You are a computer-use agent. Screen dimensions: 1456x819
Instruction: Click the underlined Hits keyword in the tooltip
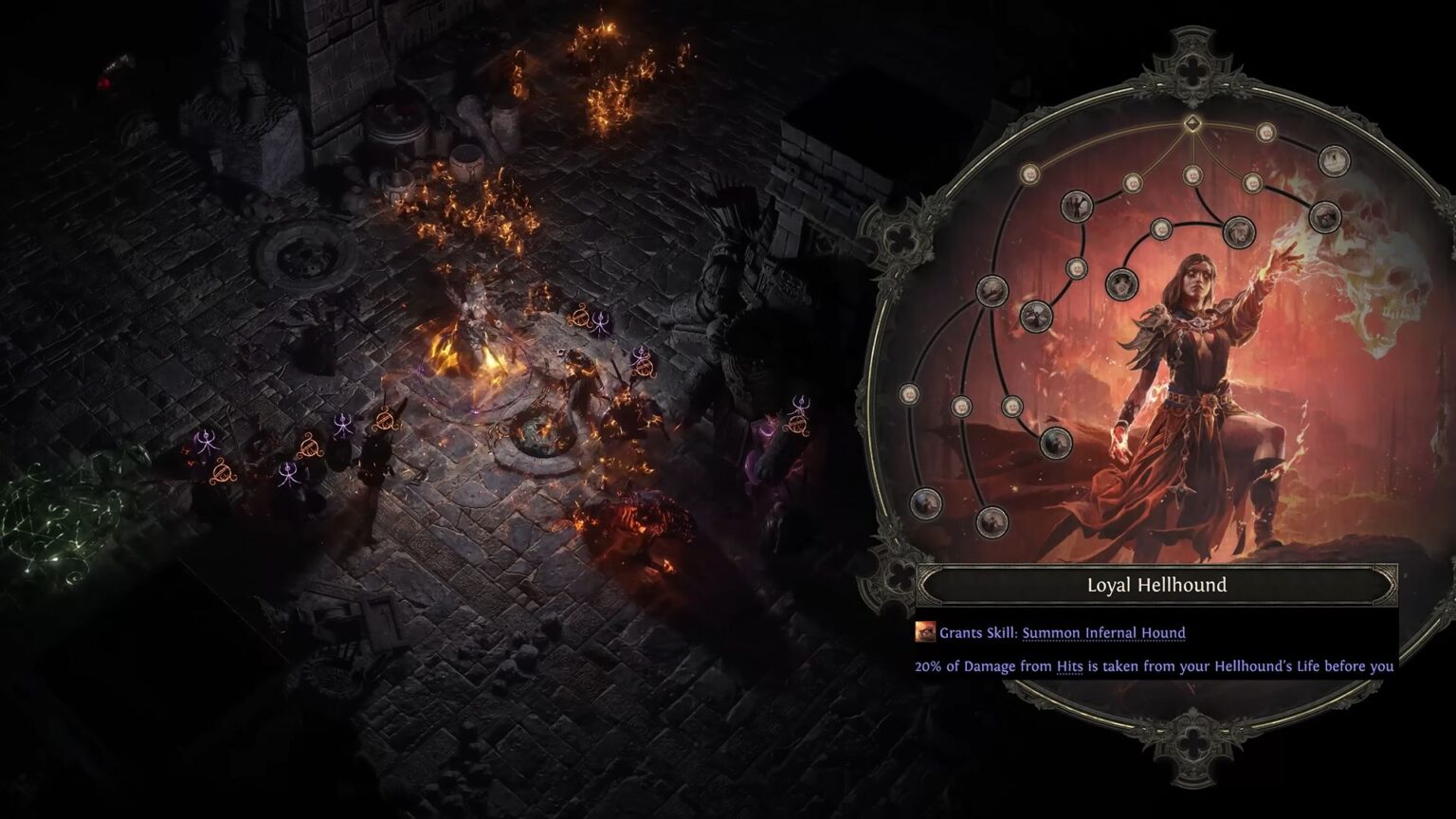click(1066, 666)
